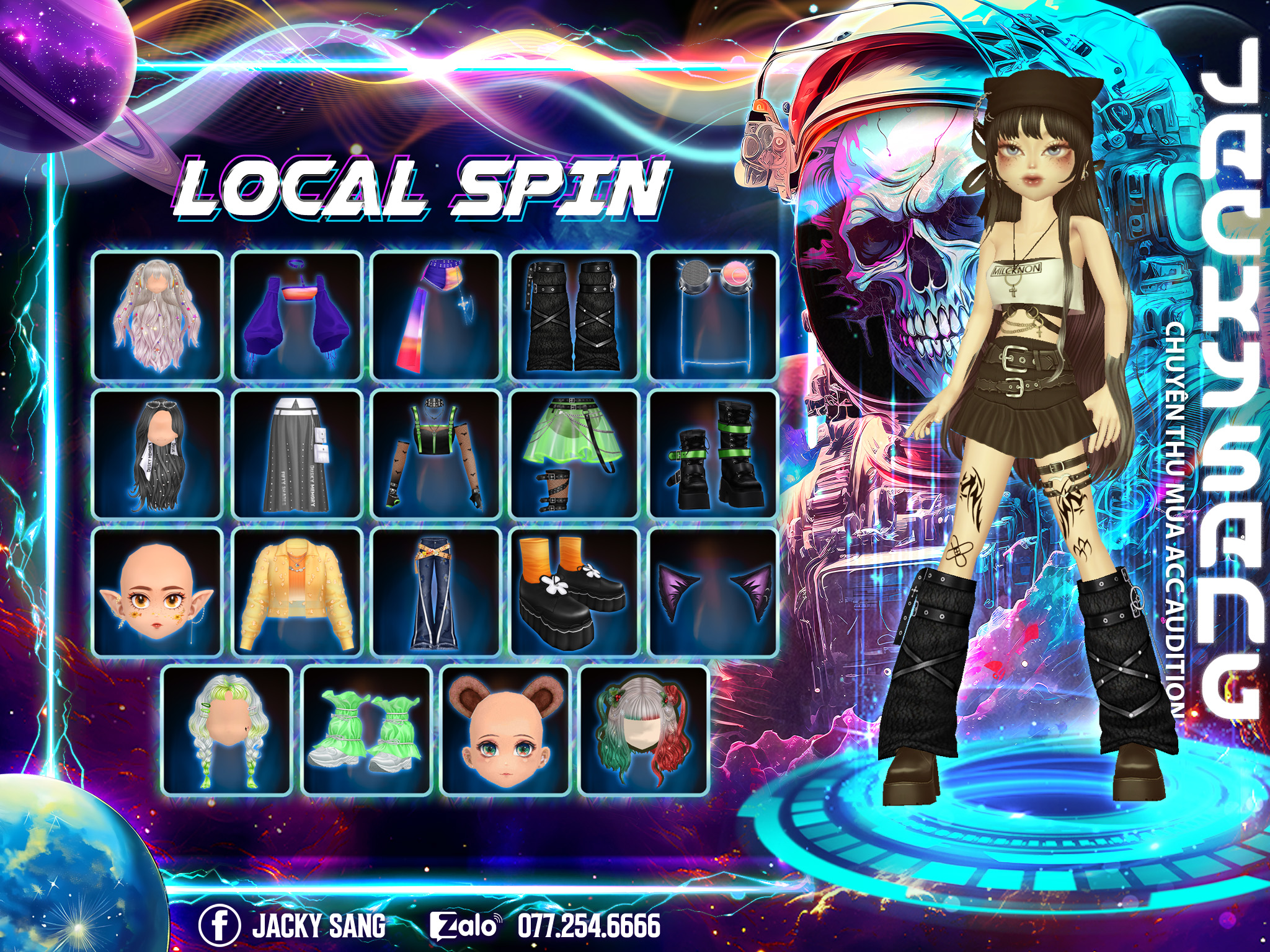Screen dimensions: 1270x952
Task: Pick the rainbow gradient scarf item
Action: click(x=436, y=315)
